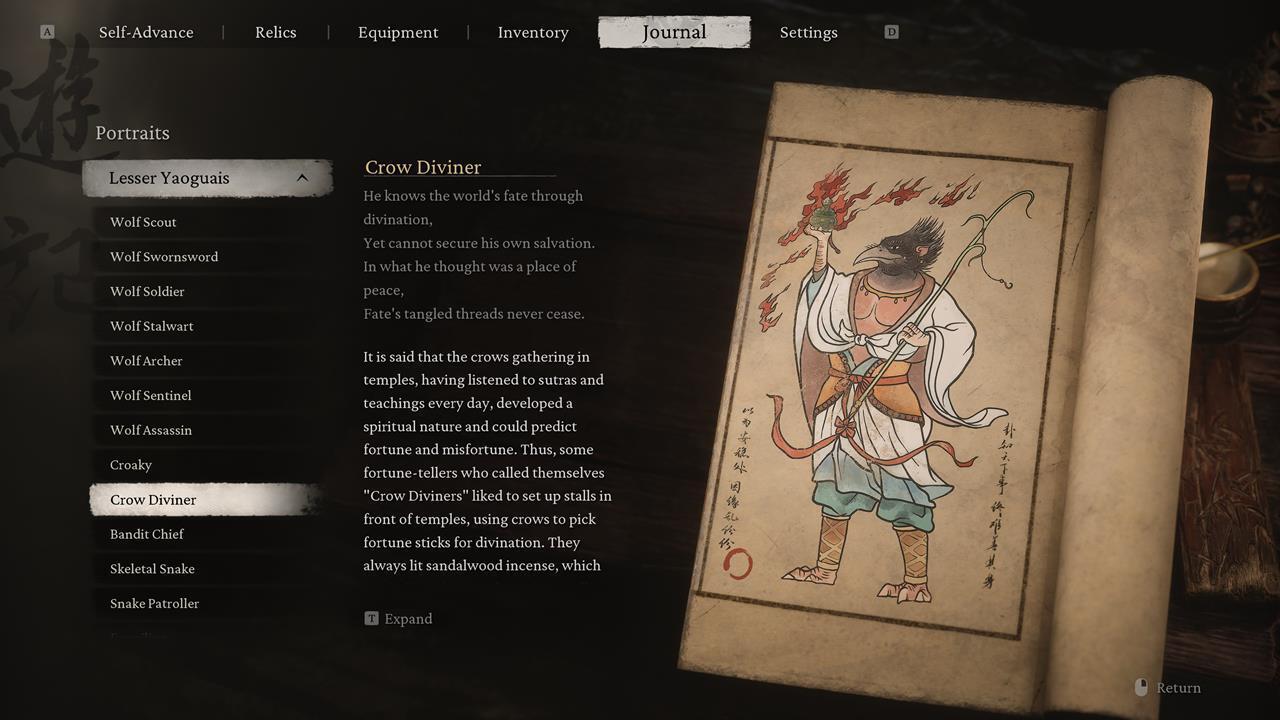Image resolution: width=1280 pixels, height=720 pixels.
Task: View the Croaky portrait entry
Action: (131, 465)
